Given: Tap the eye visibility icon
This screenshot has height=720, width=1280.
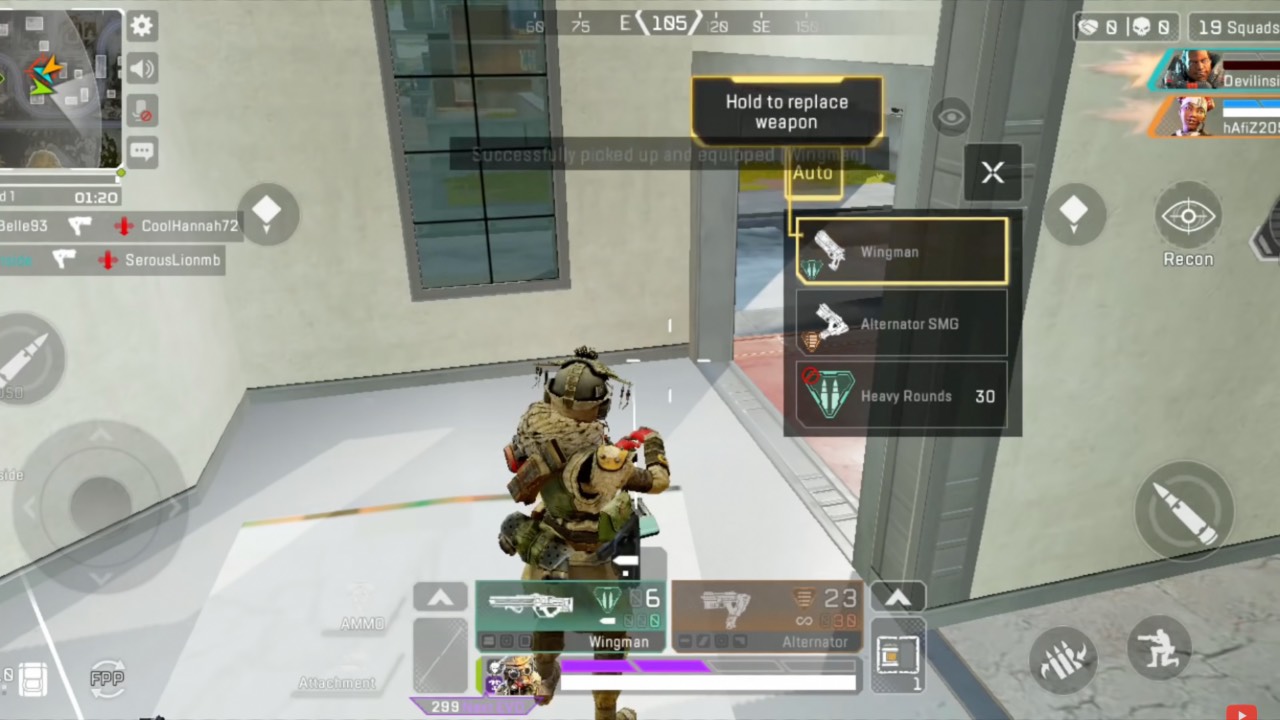Looking at the screenshot, I should [951, 117].
